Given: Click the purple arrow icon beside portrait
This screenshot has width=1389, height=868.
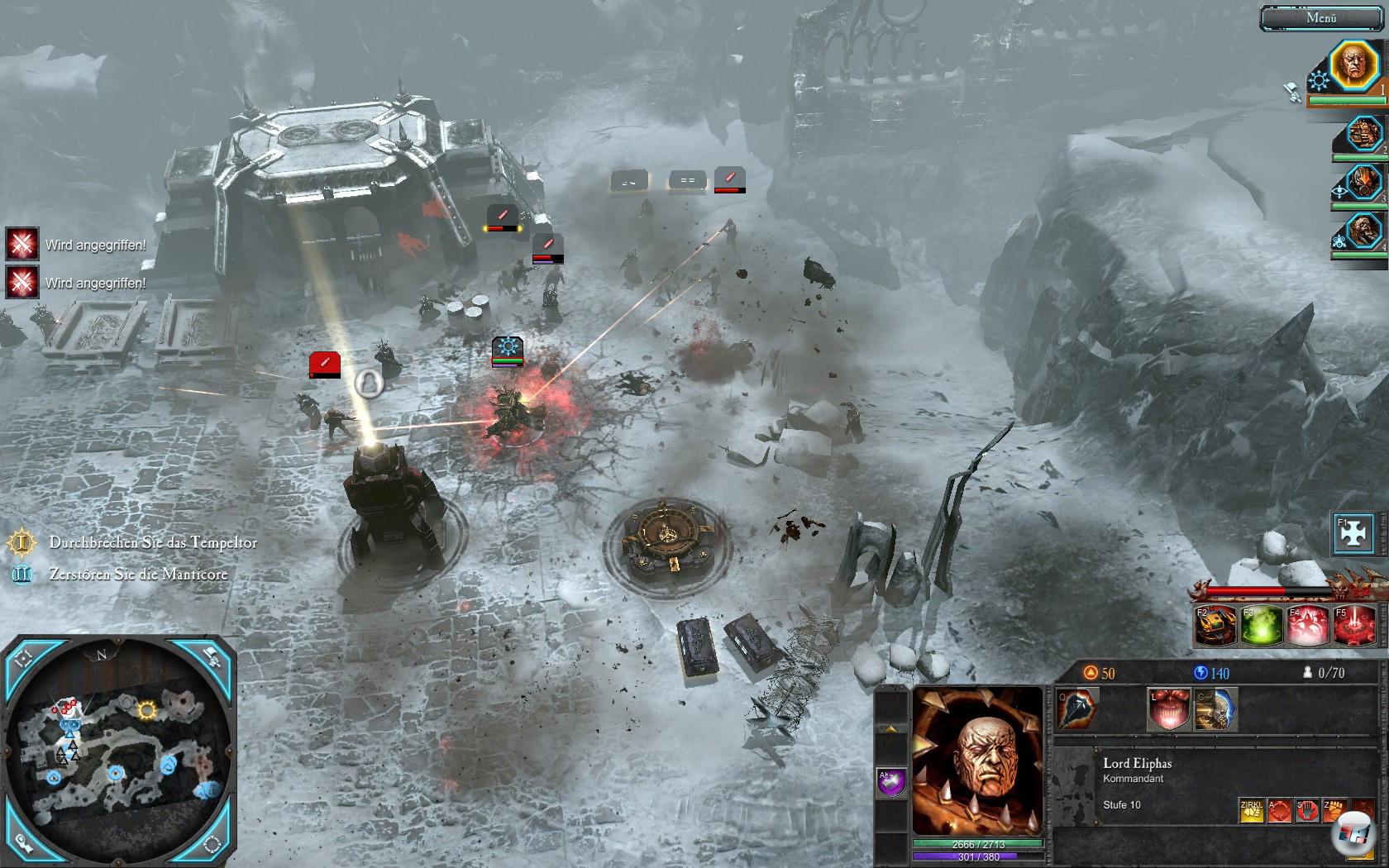Looking at the screenshot, I should click(x=892, y=782).
